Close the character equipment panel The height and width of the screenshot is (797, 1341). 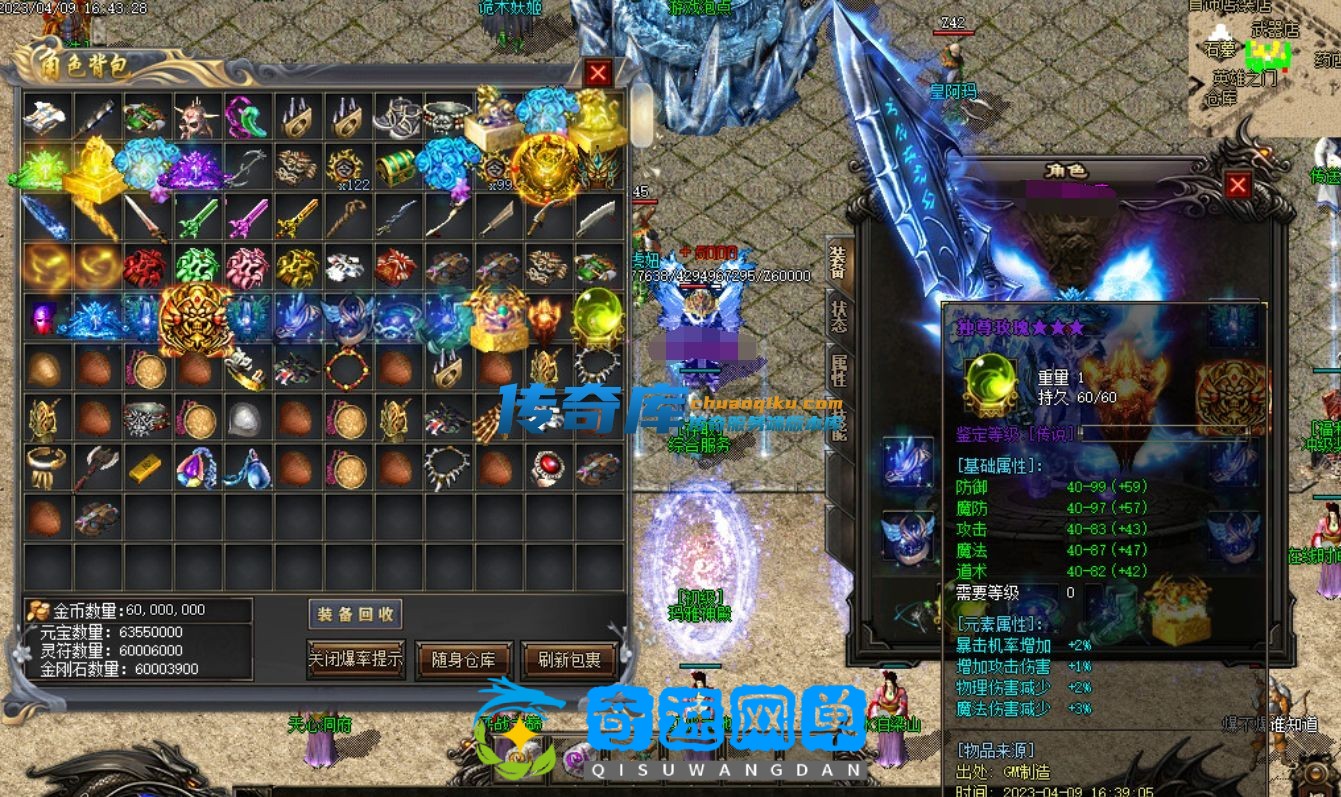[1238, 185]
